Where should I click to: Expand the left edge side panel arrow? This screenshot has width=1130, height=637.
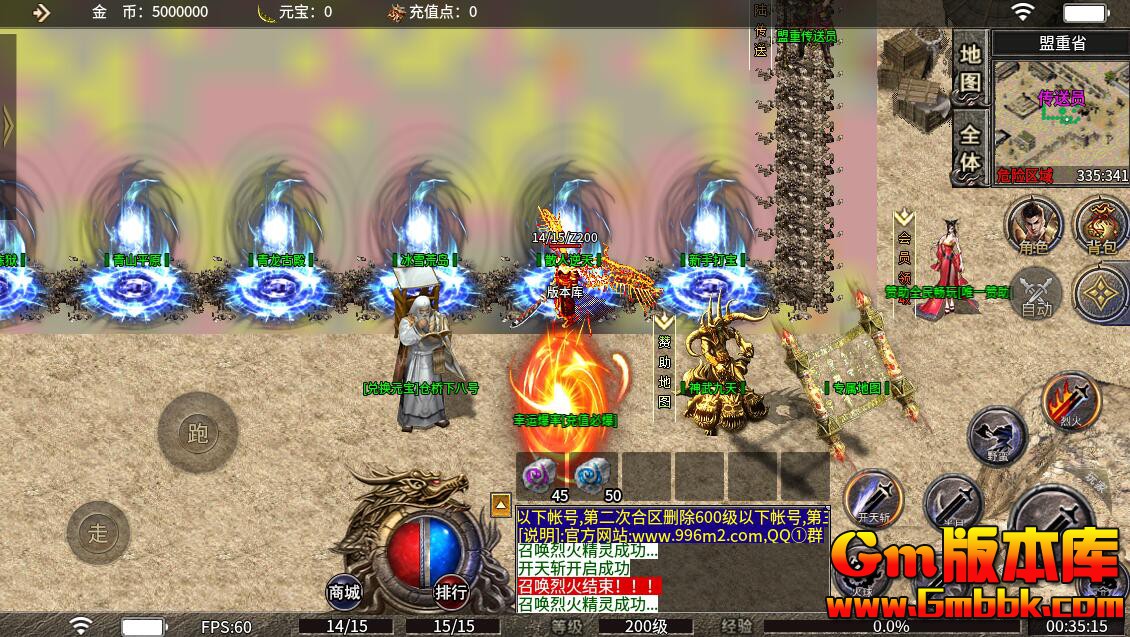(x=7, y=126)
